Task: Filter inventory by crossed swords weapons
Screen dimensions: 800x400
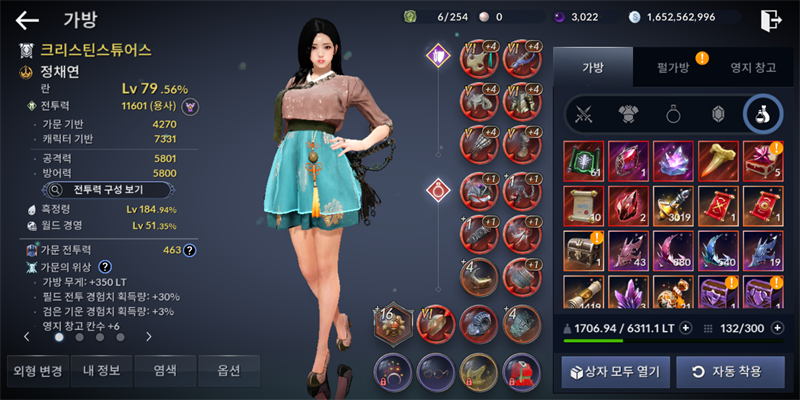Action: tap(582, 114)
